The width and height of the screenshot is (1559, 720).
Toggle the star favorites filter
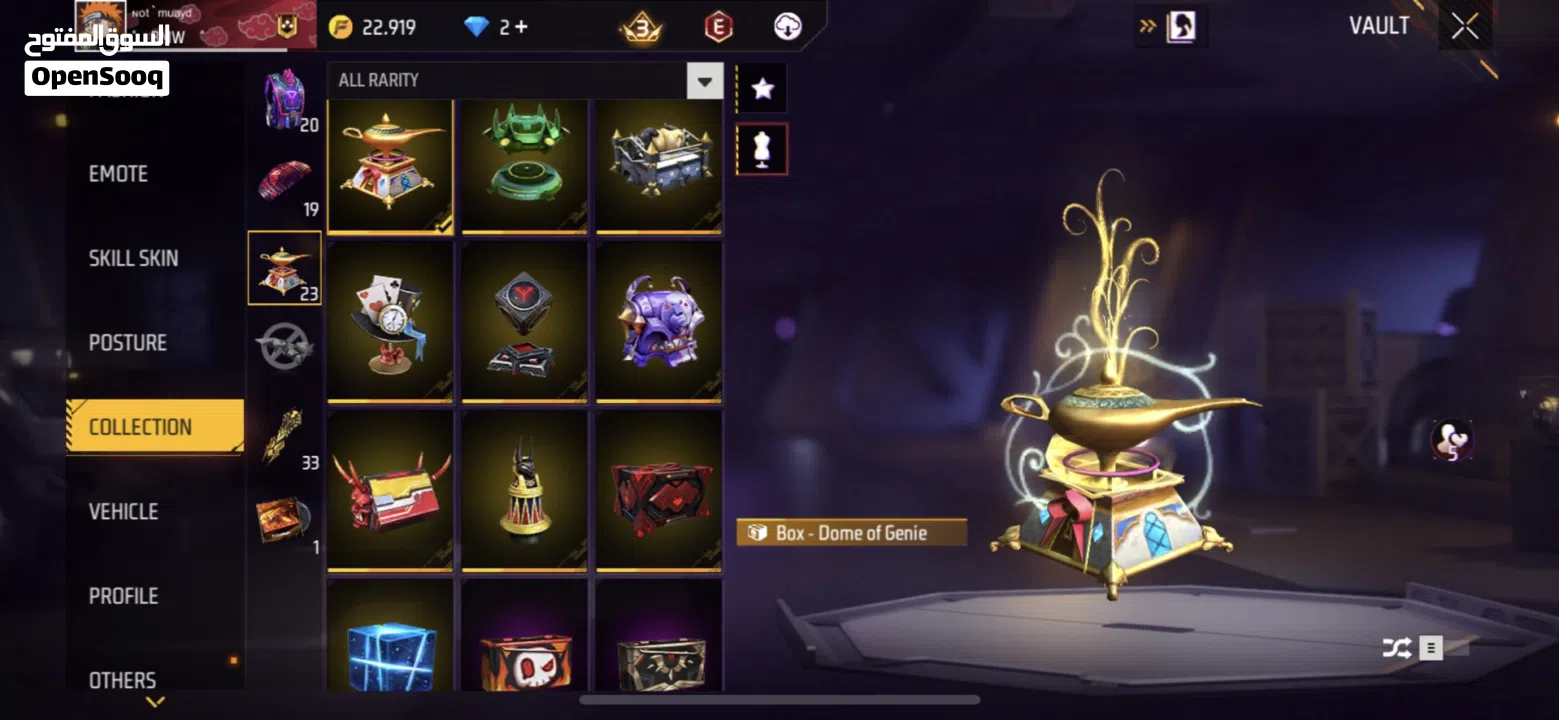[762, 89]
